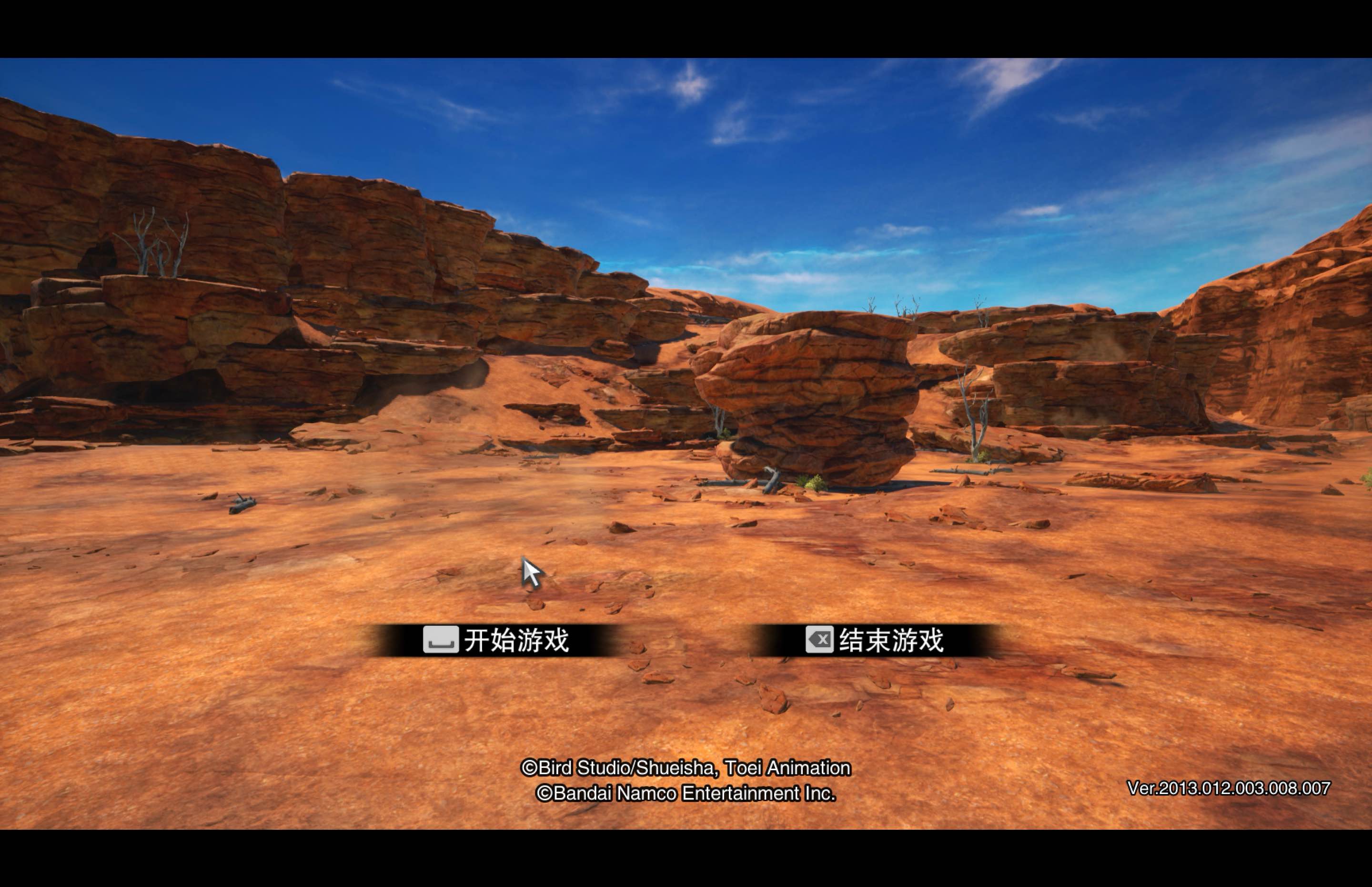Click the Bird Studio/Shueisha copyright line
The height and width of the screenshot is (887, 1372).
coord(689,768)
